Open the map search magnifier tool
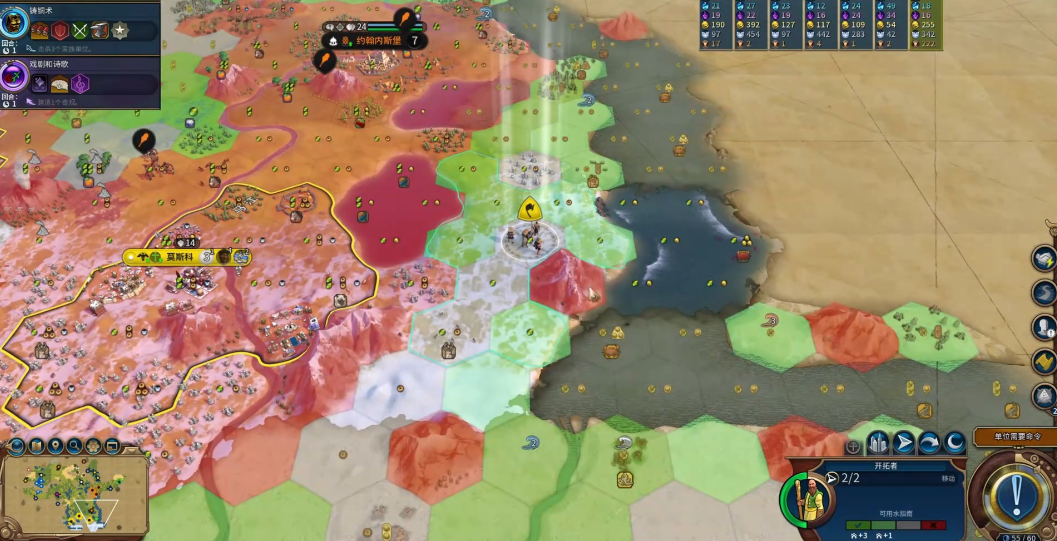This screenshot has height=541, width=1057. [73, 446]
